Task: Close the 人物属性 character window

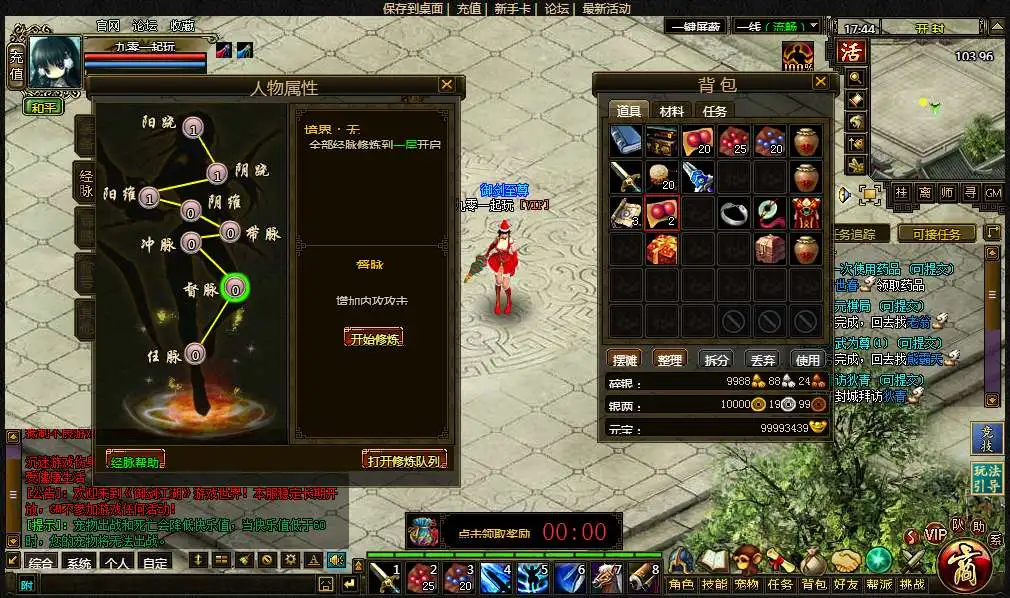Action: click(x=446, y=86)
